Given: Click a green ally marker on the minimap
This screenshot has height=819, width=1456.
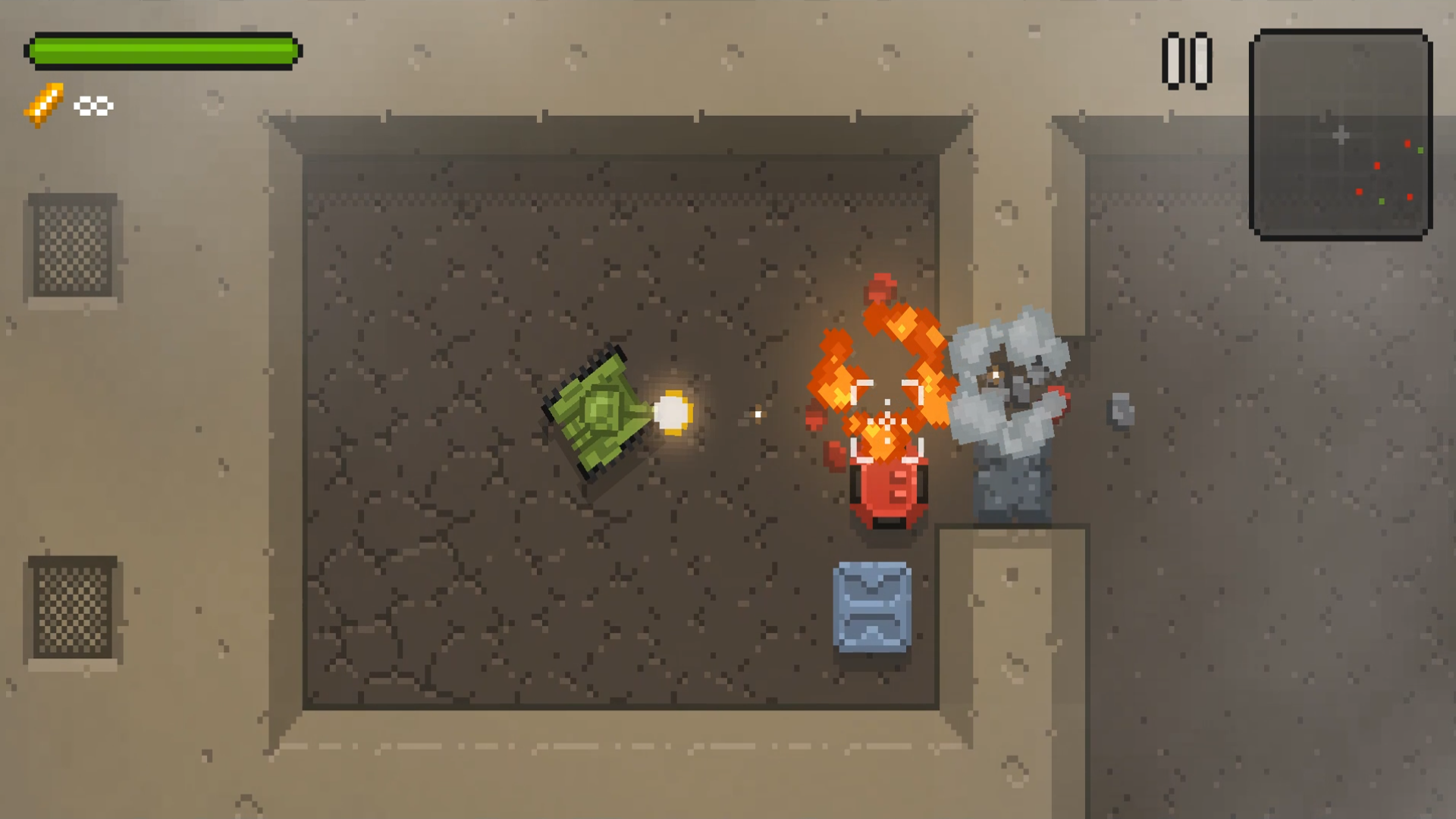Looking at the screenshot, I should pyautogui.click(x=1420, y=150).
